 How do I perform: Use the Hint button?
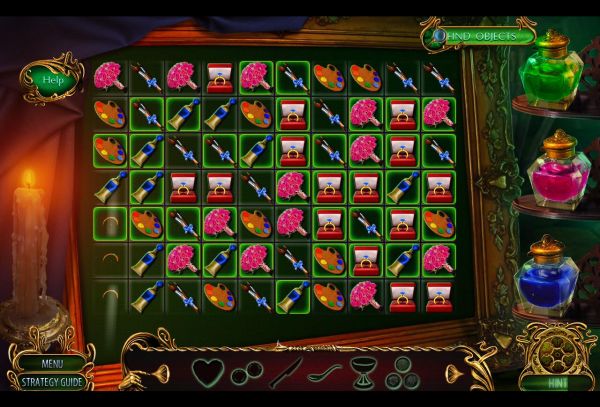click(557, 382)
